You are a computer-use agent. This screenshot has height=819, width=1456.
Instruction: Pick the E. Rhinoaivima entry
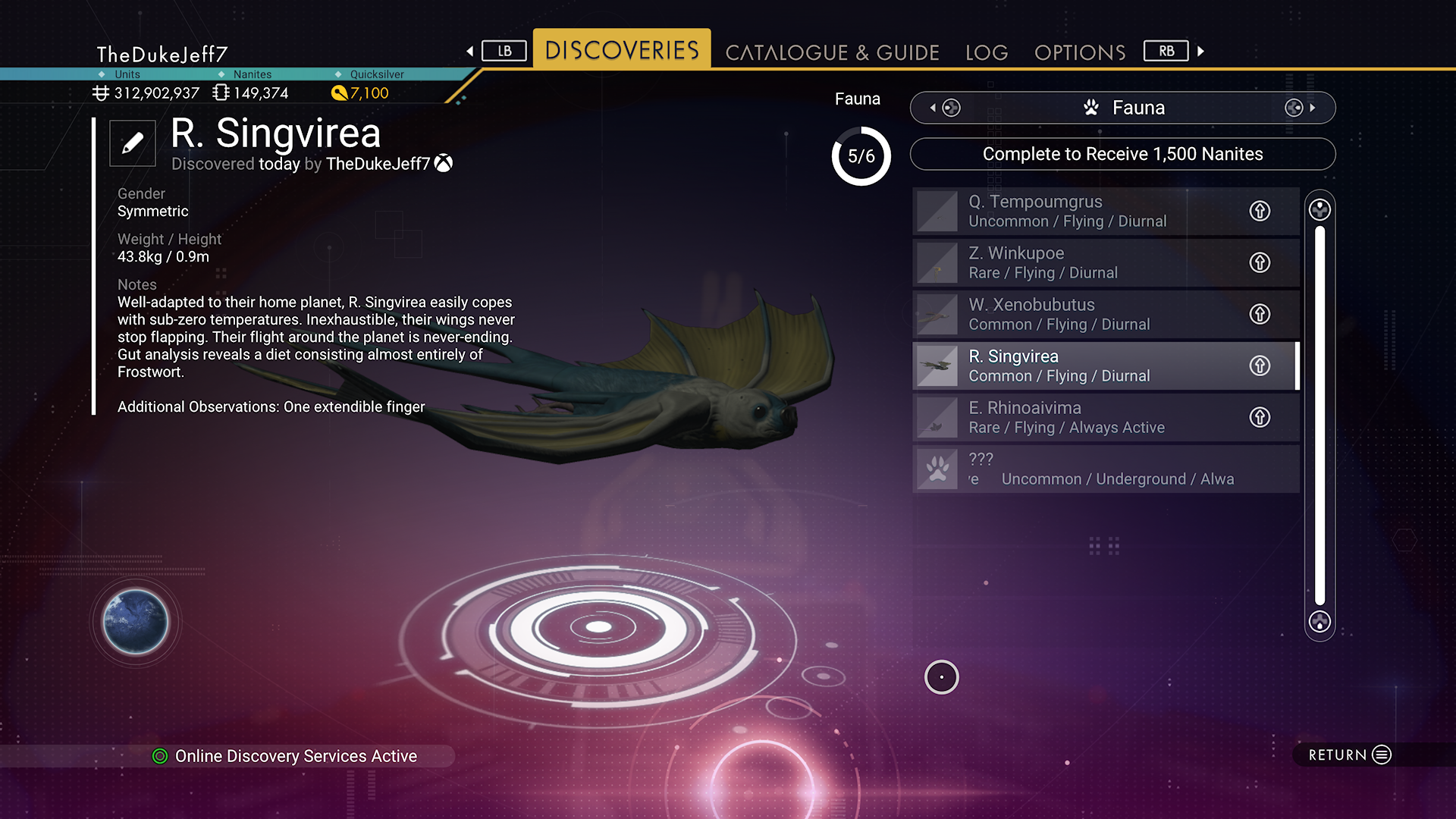pos(1077,417)
